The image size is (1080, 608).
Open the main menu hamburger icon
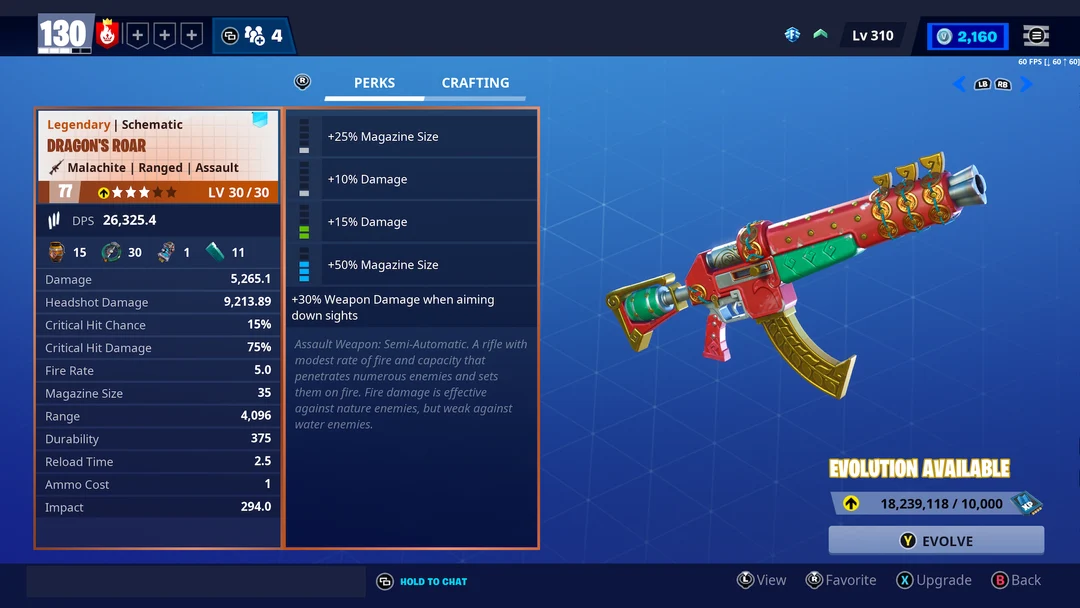coord(1036,36)
